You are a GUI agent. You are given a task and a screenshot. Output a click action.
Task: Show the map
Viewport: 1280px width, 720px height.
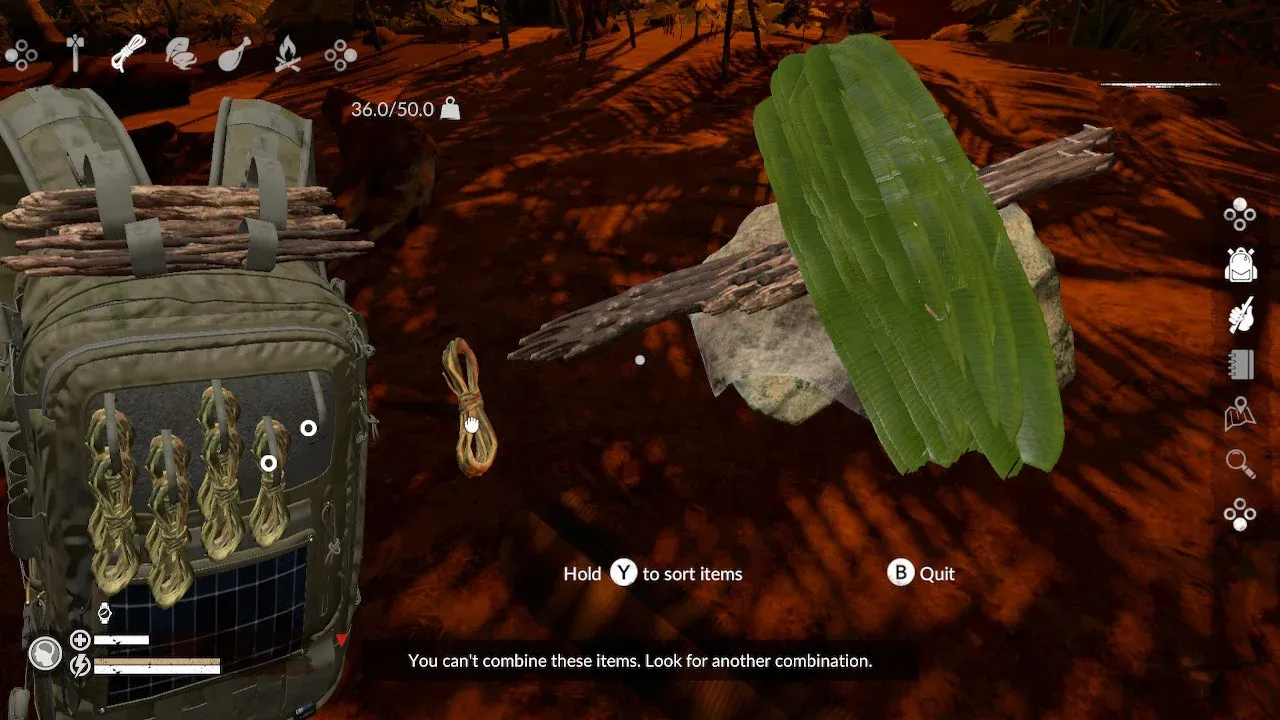click(1241, 414)
